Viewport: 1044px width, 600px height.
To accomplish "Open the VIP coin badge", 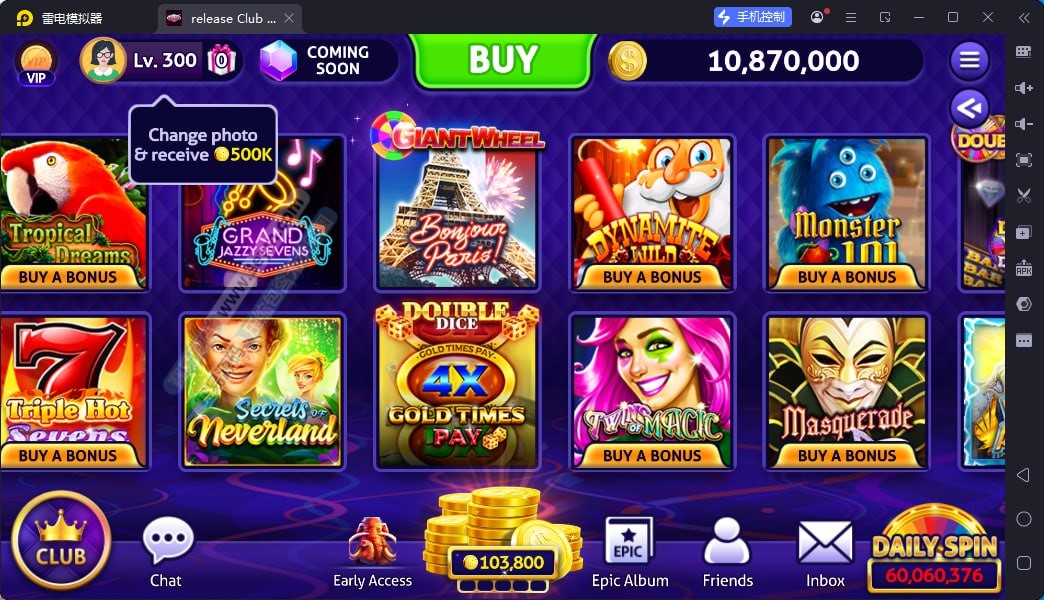I will click(x=36, y=62).
